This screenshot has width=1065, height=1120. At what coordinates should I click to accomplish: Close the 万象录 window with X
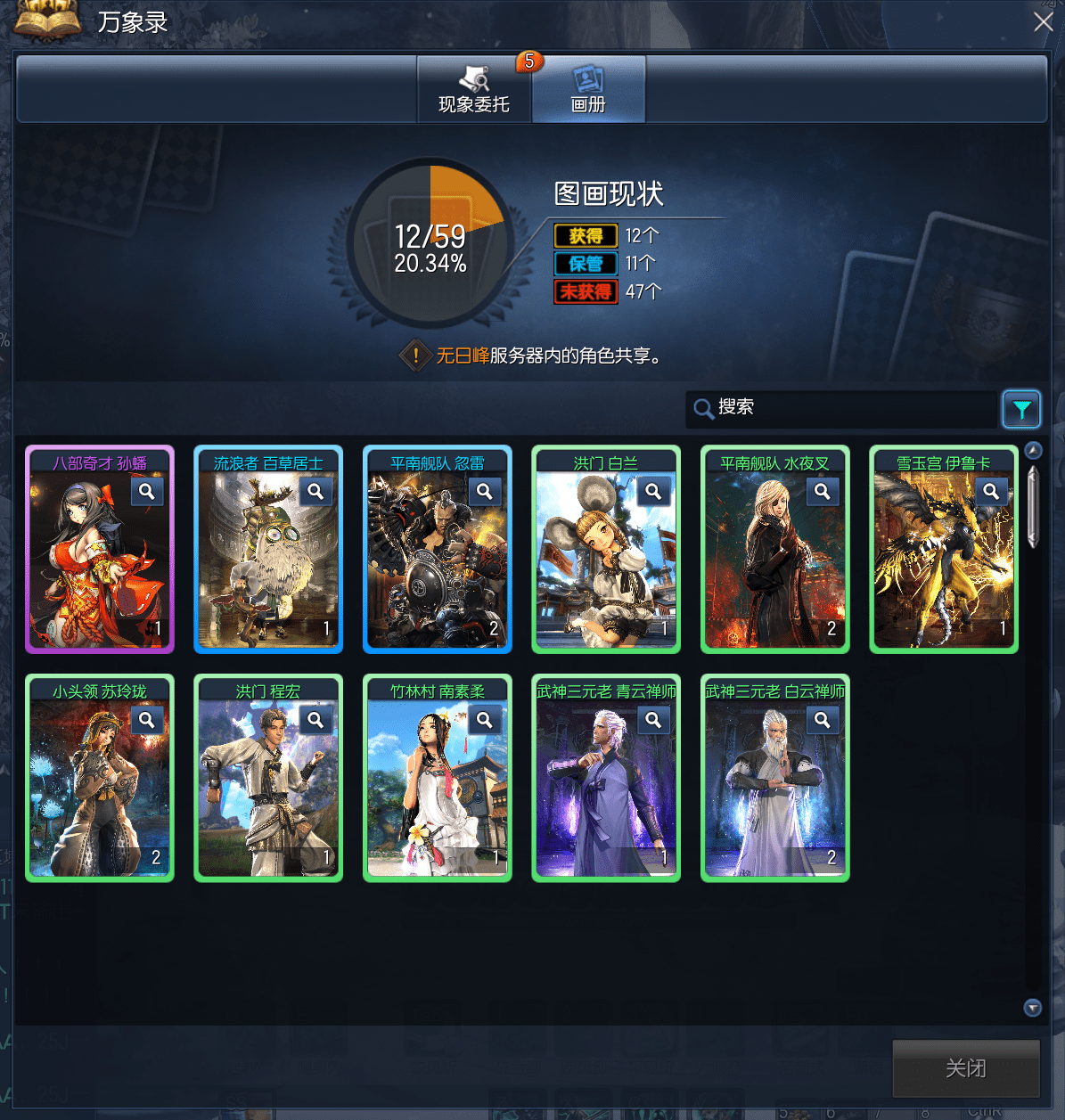(1043, 22)
